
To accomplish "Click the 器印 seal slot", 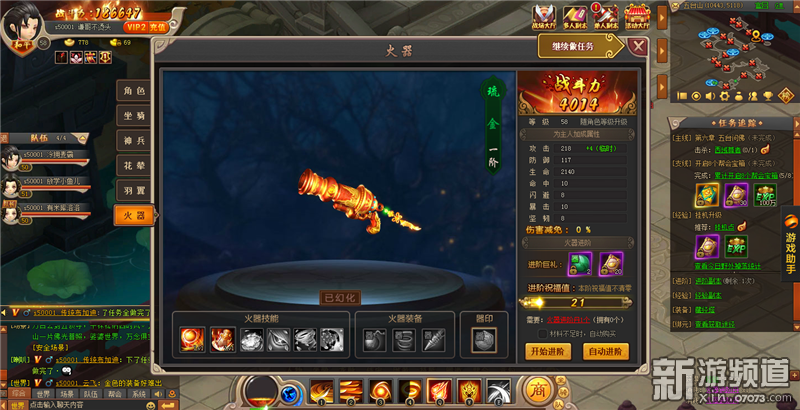I will 483,340.
